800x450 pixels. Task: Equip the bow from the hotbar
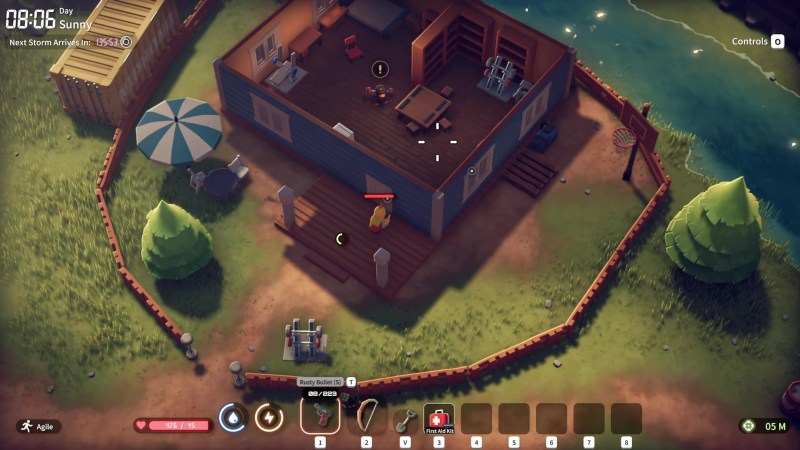pos(366,415)
